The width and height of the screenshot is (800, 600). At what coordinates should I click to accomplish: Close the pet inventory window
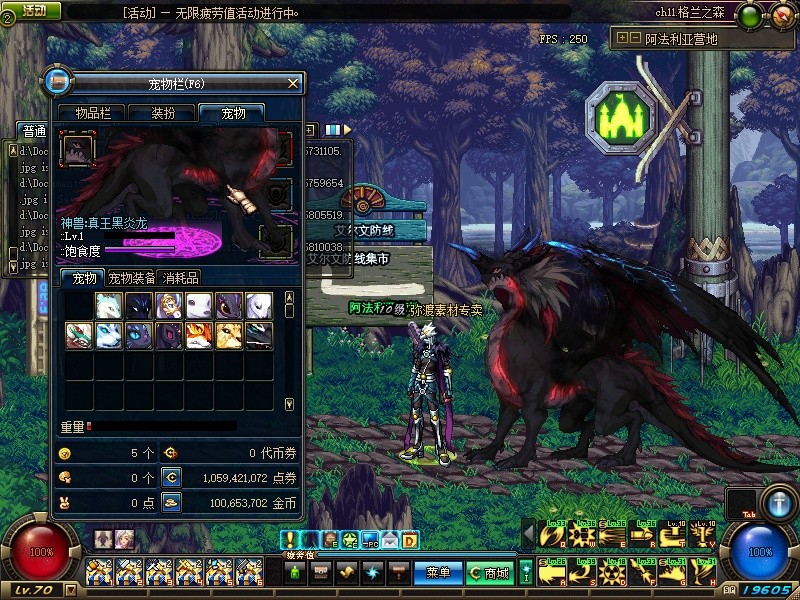coord(292,83)
